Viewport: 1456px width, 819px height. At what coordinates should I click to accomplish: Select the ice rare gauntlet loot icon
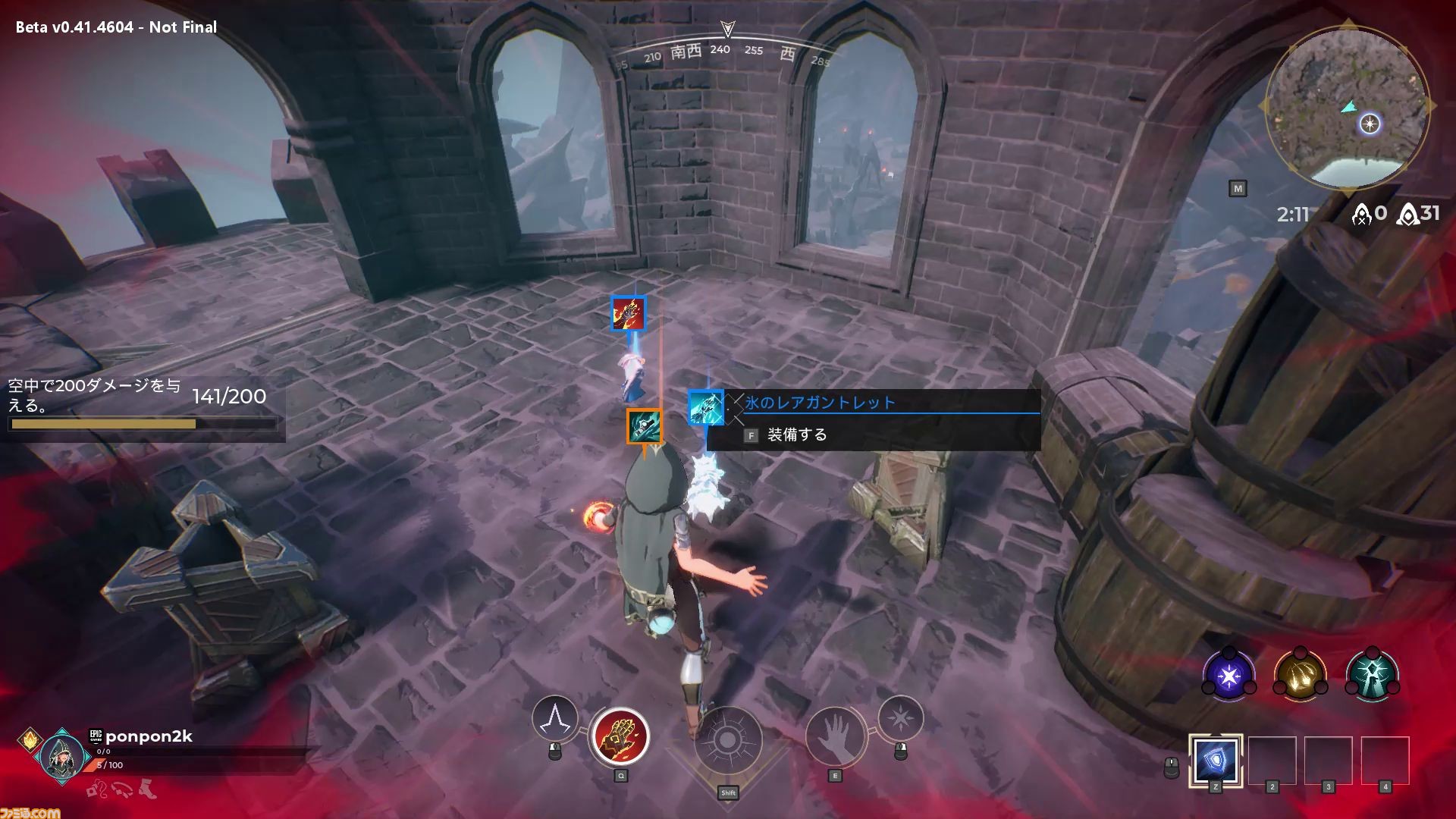click(x=706, y=407)
